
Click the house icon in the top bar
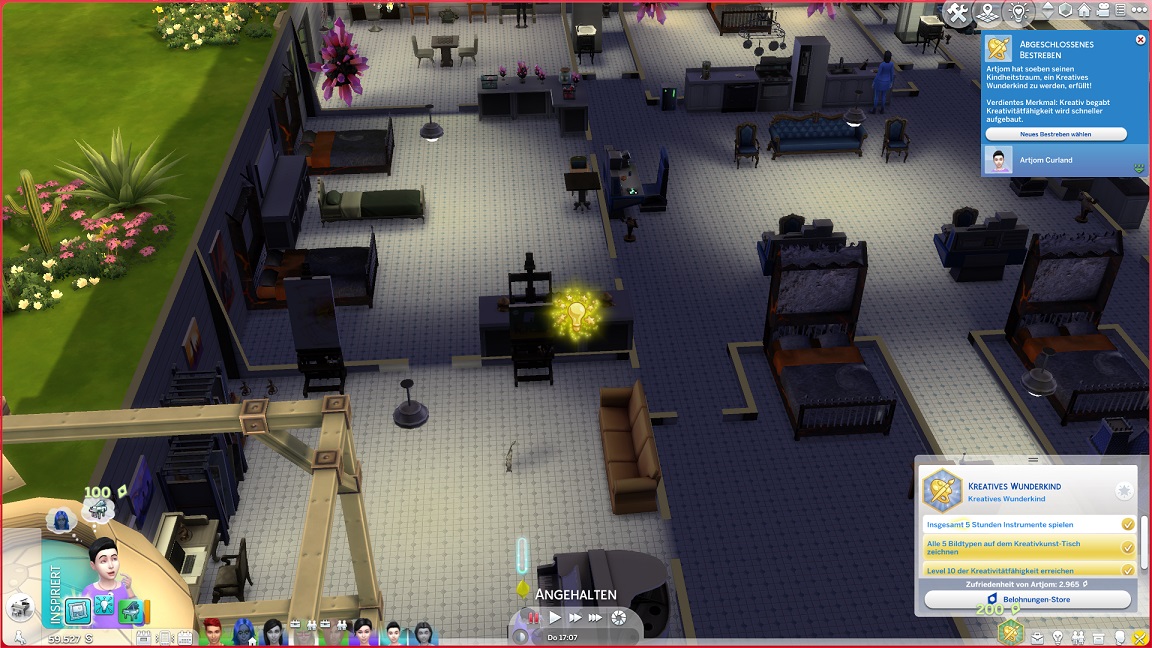1083,11
